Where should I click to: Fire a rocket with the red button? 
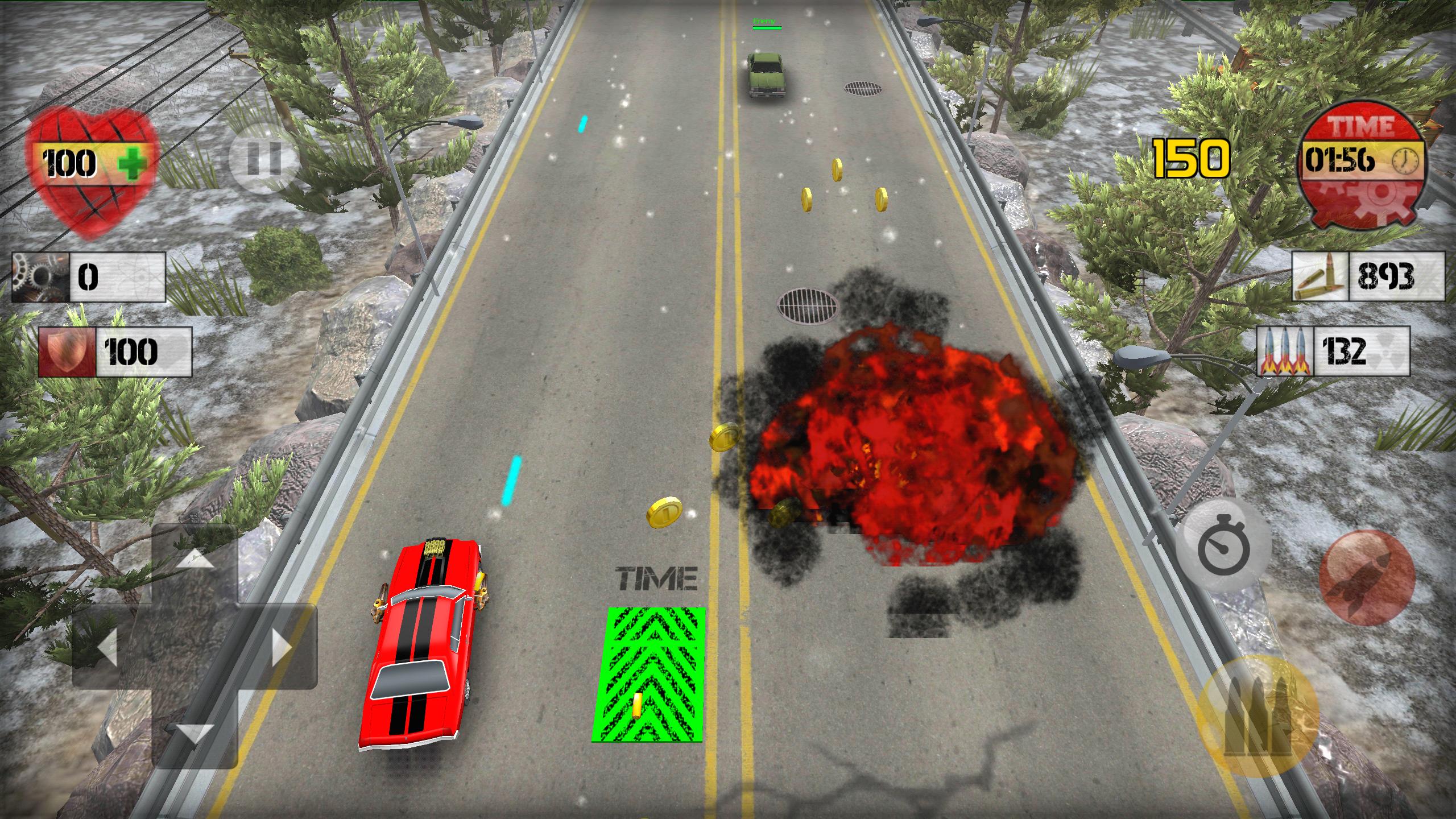click(x=1367, y=579)
